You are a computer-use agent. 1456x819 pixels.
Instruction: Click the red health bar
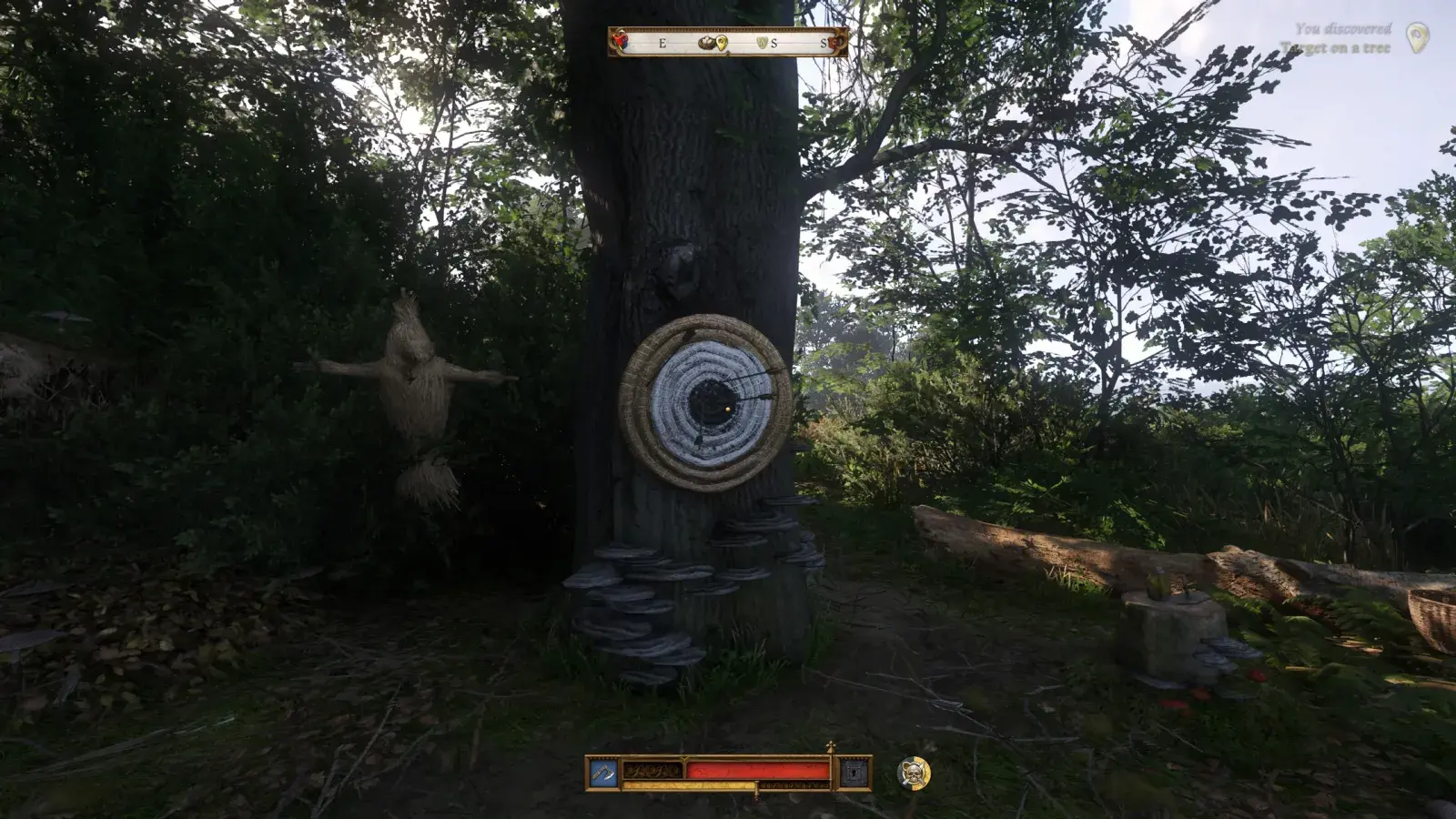tap(755, 769)
